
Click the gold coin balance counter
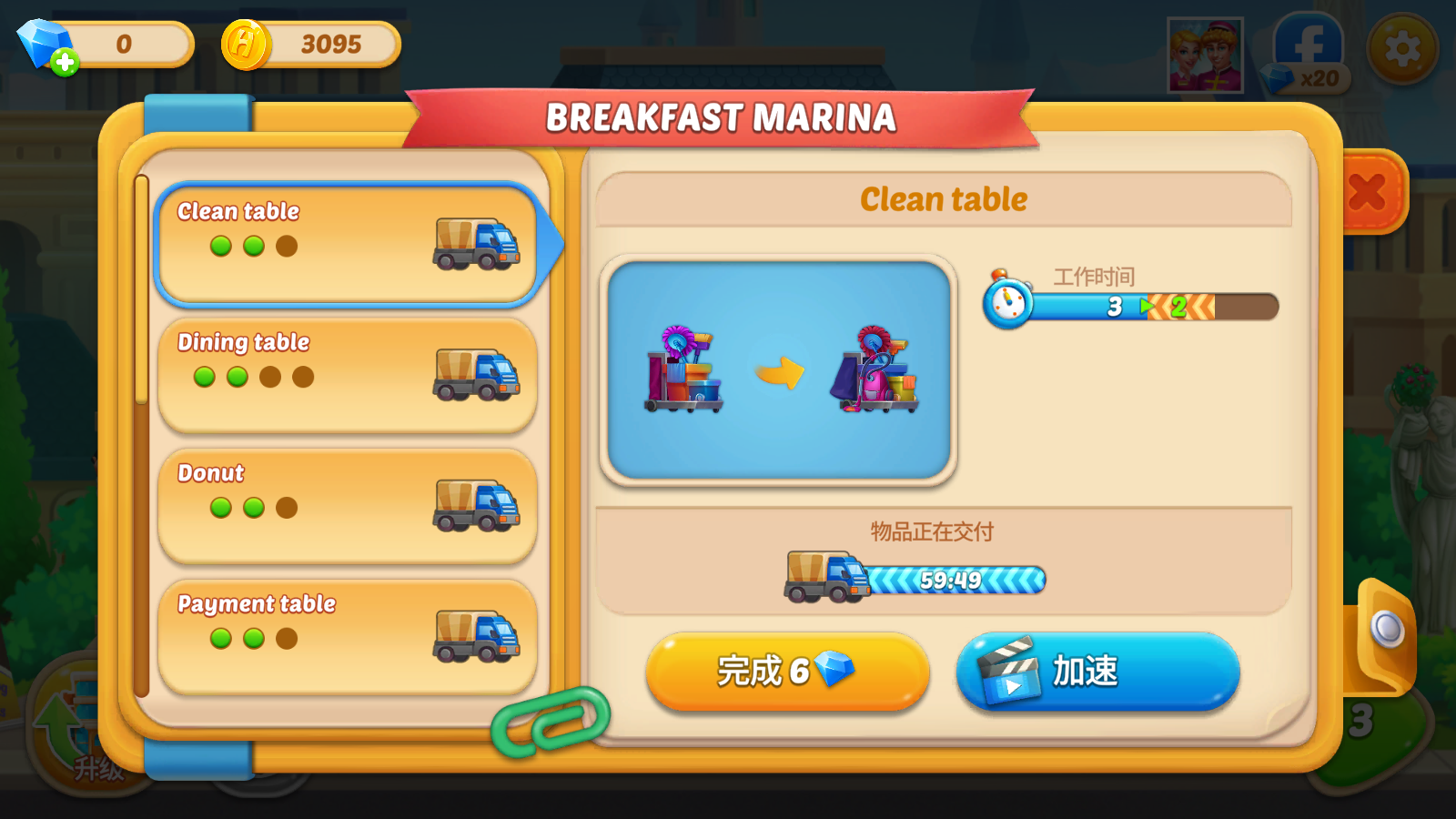(311, 44)
